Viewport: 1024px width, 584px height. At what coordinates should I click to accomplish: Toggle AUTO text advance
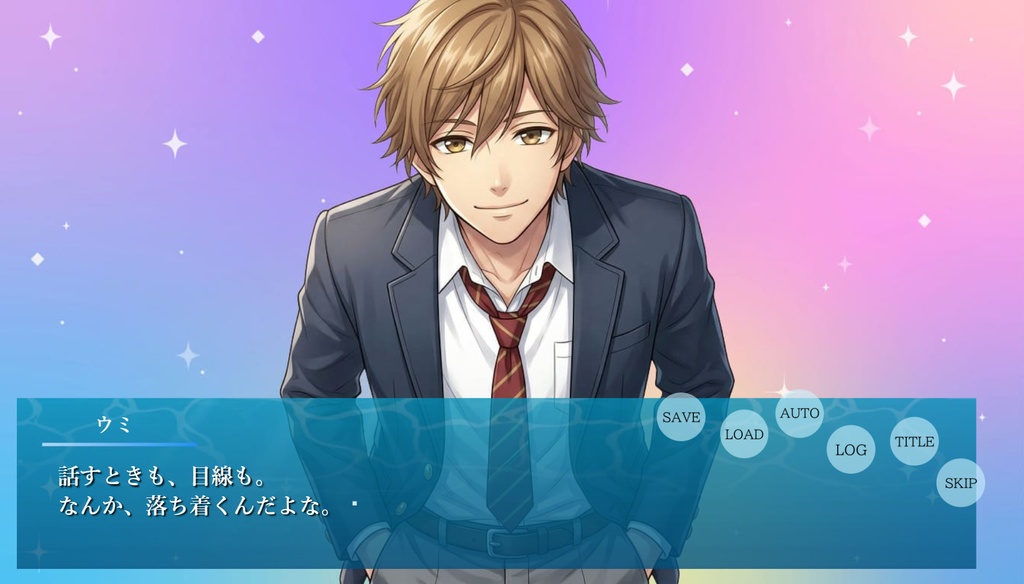pyautogui.click(x=799, y=413)
